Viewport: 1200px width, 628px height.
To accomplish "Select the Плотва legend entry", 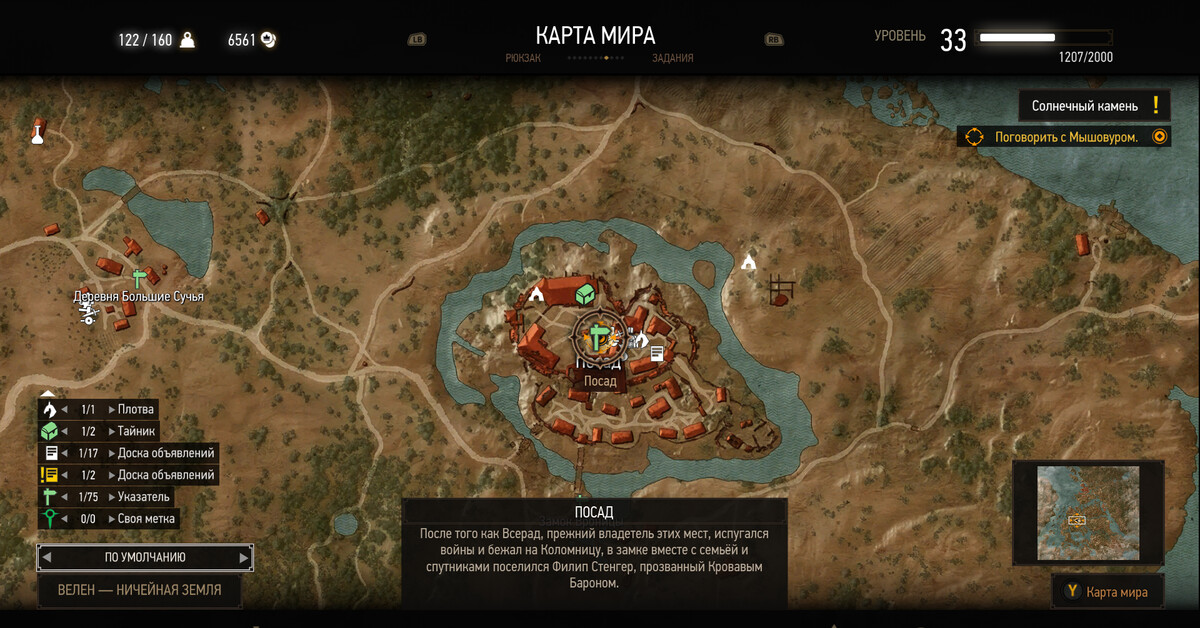I will click(136, 409).
